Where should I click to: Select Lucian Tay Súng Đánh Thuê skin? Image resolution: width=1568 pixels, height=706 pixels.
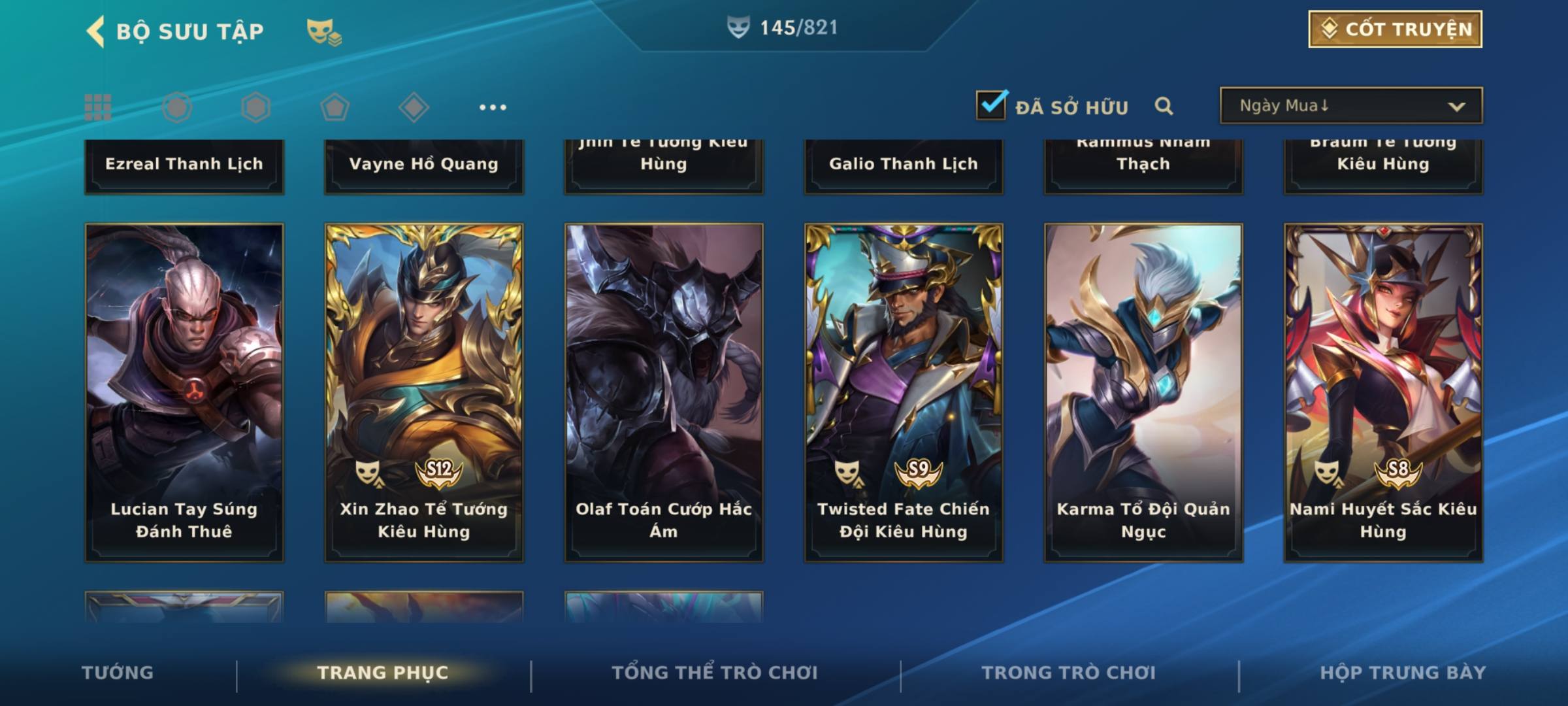(x=184, y=392)
